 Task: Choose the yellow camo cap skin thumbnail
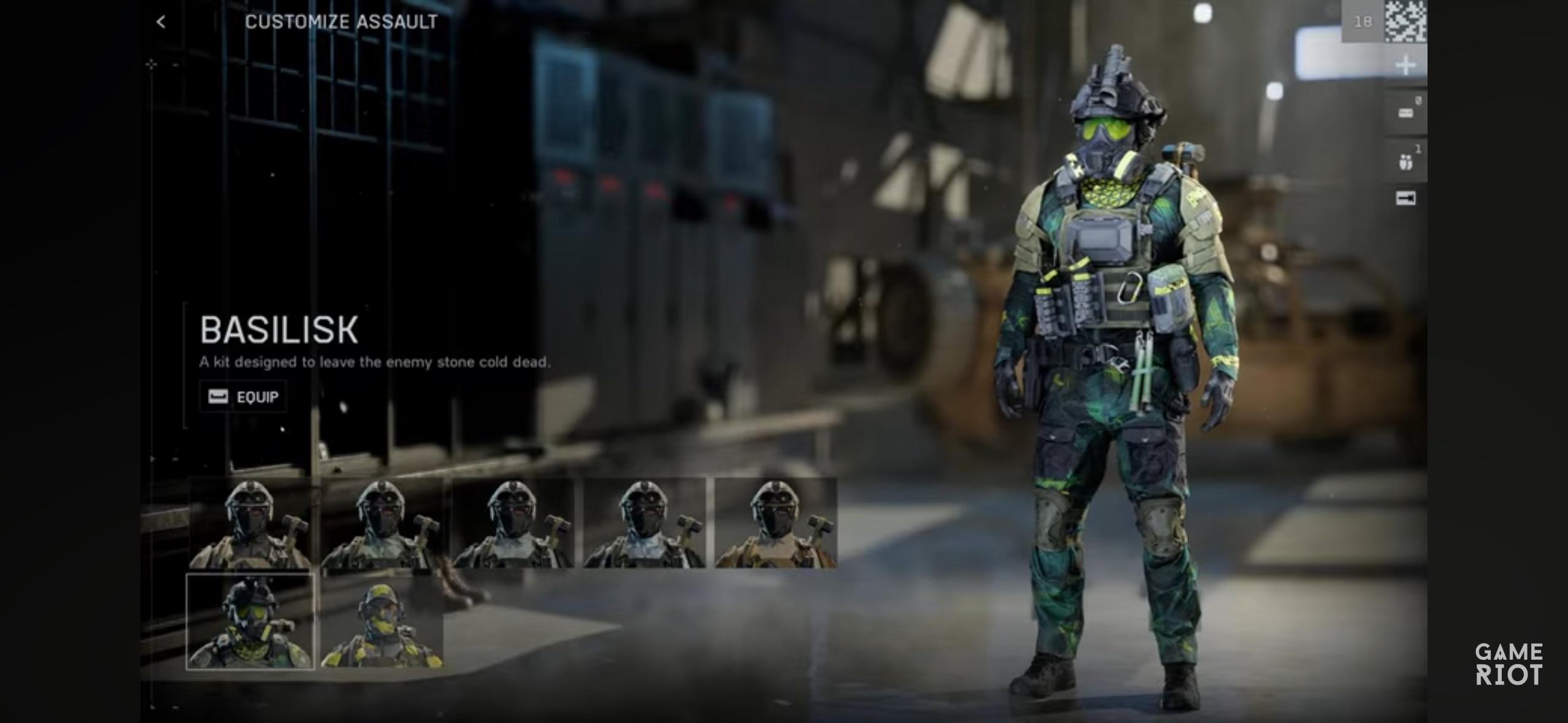(382, 622)
